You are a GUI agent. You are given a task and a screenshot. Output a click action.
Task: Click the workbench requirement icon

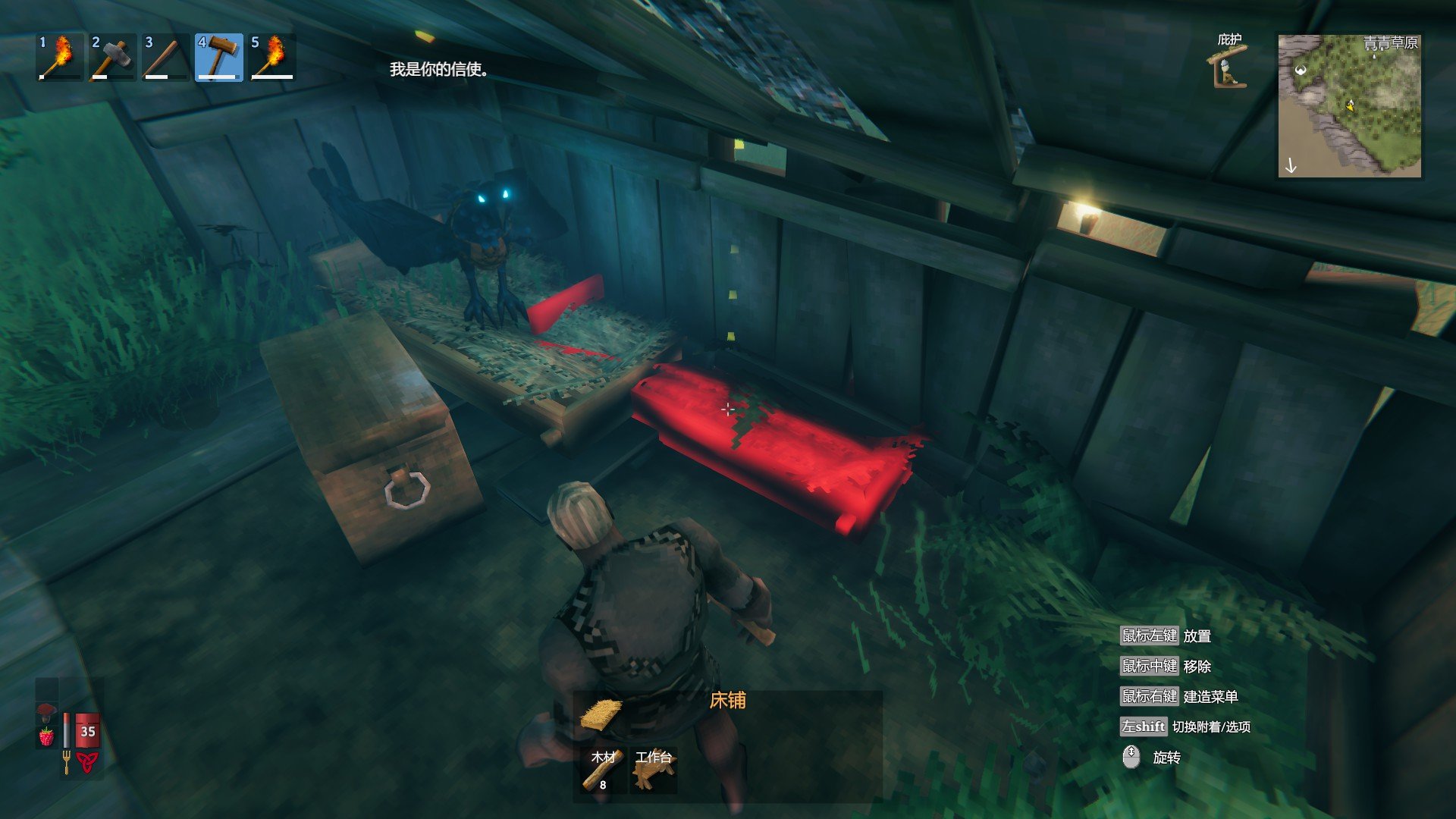point(654,770)
